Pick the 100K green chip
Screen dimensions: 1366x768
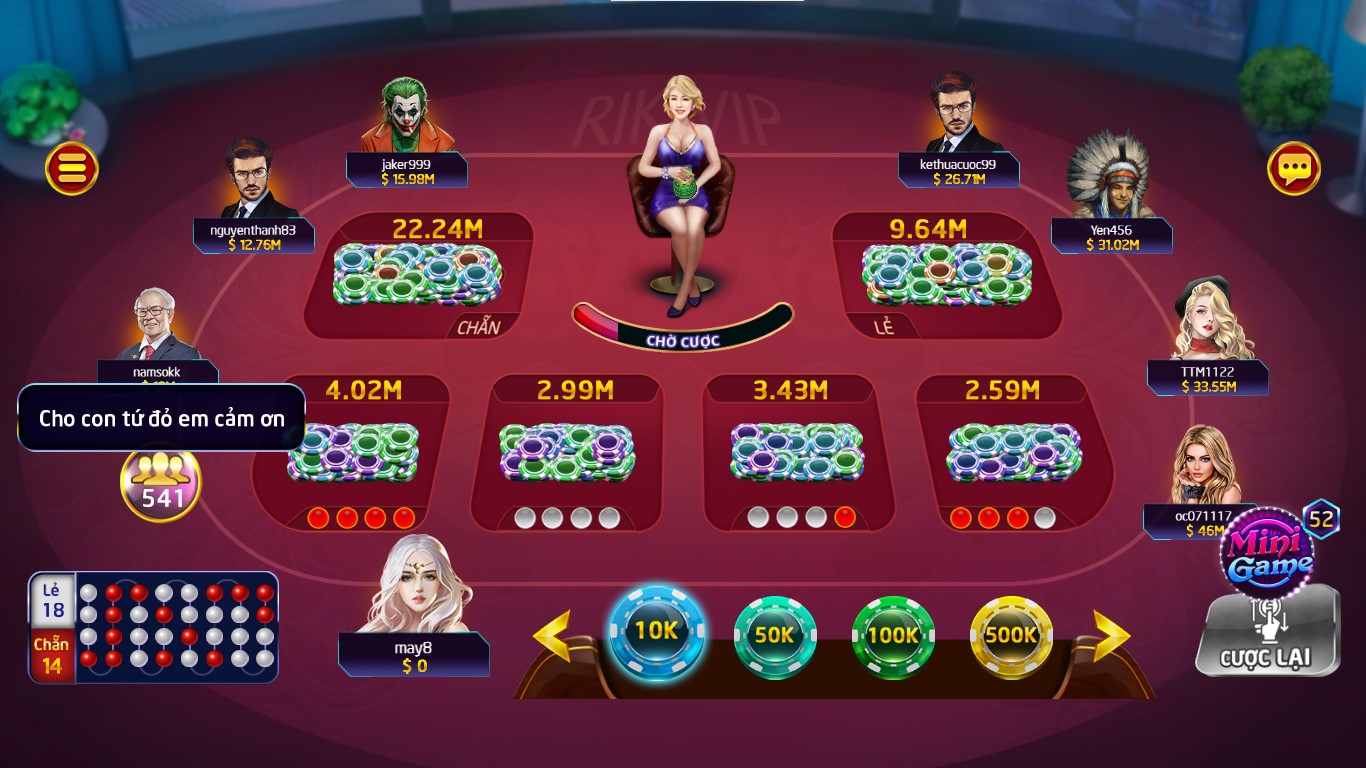892,635
